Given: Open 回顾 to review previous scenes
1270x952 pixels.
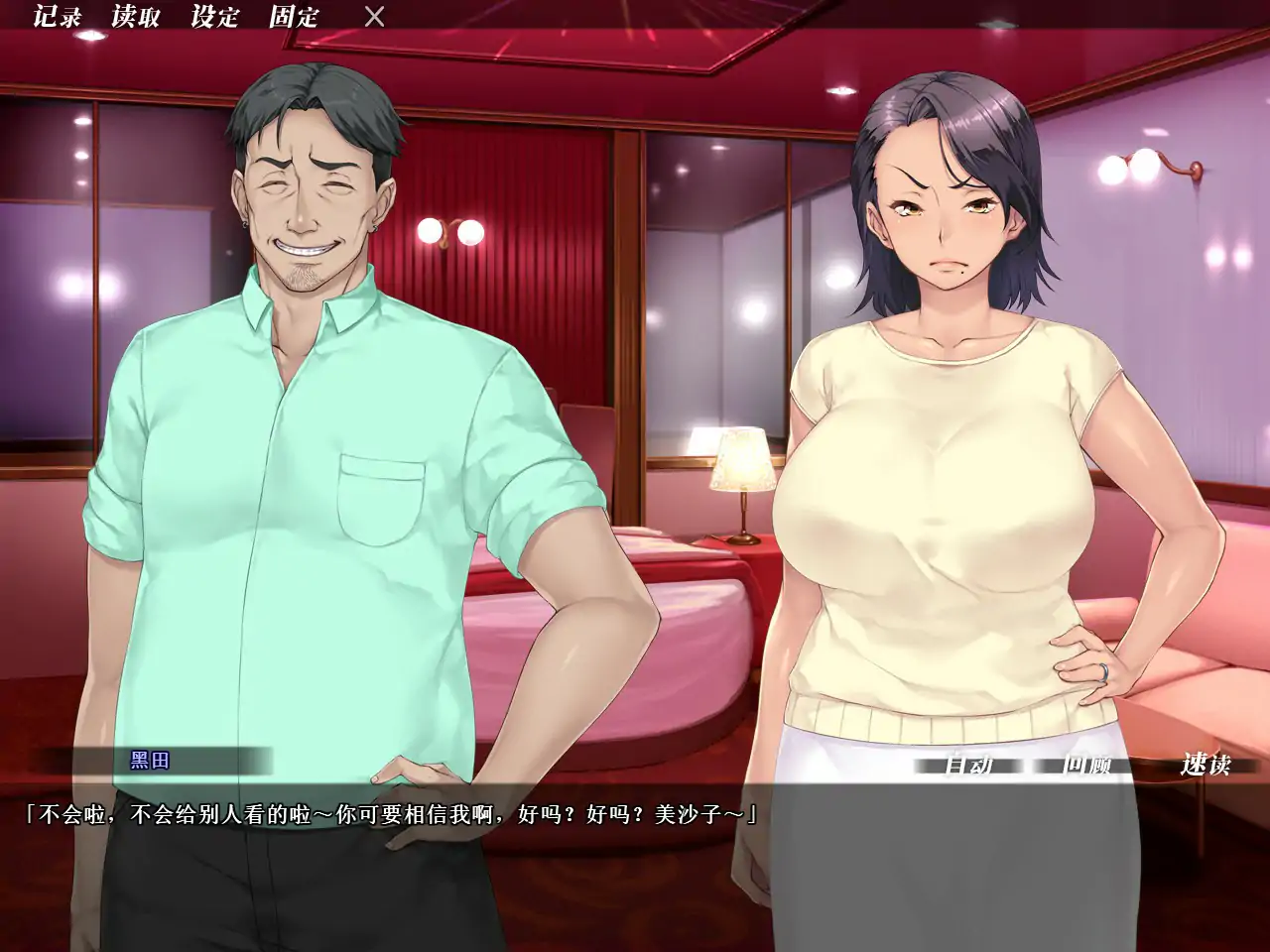Looking at the screenshot, I should (1089, 766).
